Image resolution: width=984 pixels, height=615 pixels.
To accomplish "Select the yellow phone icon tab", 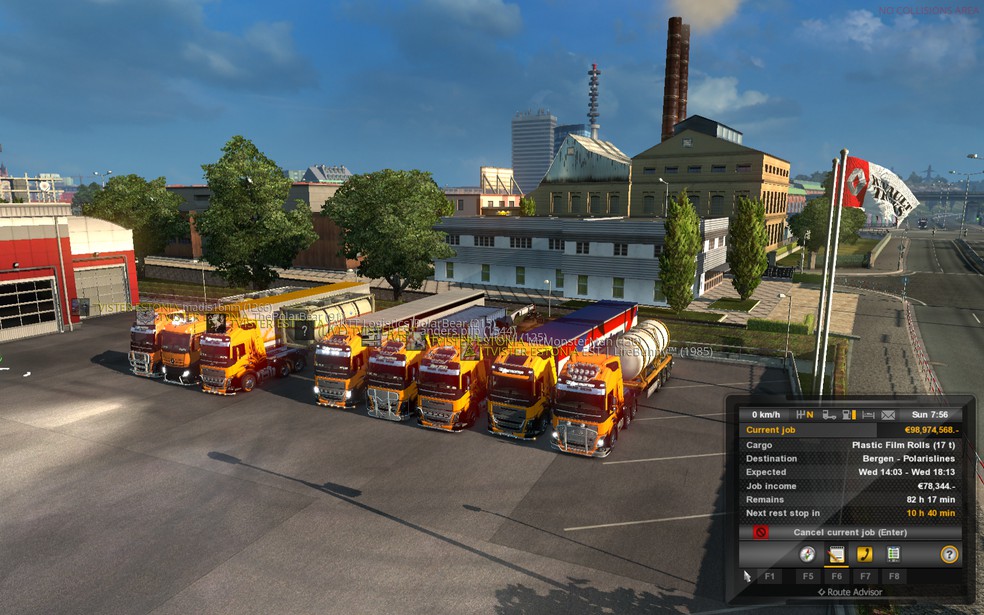I will click(x=864, y=554).
